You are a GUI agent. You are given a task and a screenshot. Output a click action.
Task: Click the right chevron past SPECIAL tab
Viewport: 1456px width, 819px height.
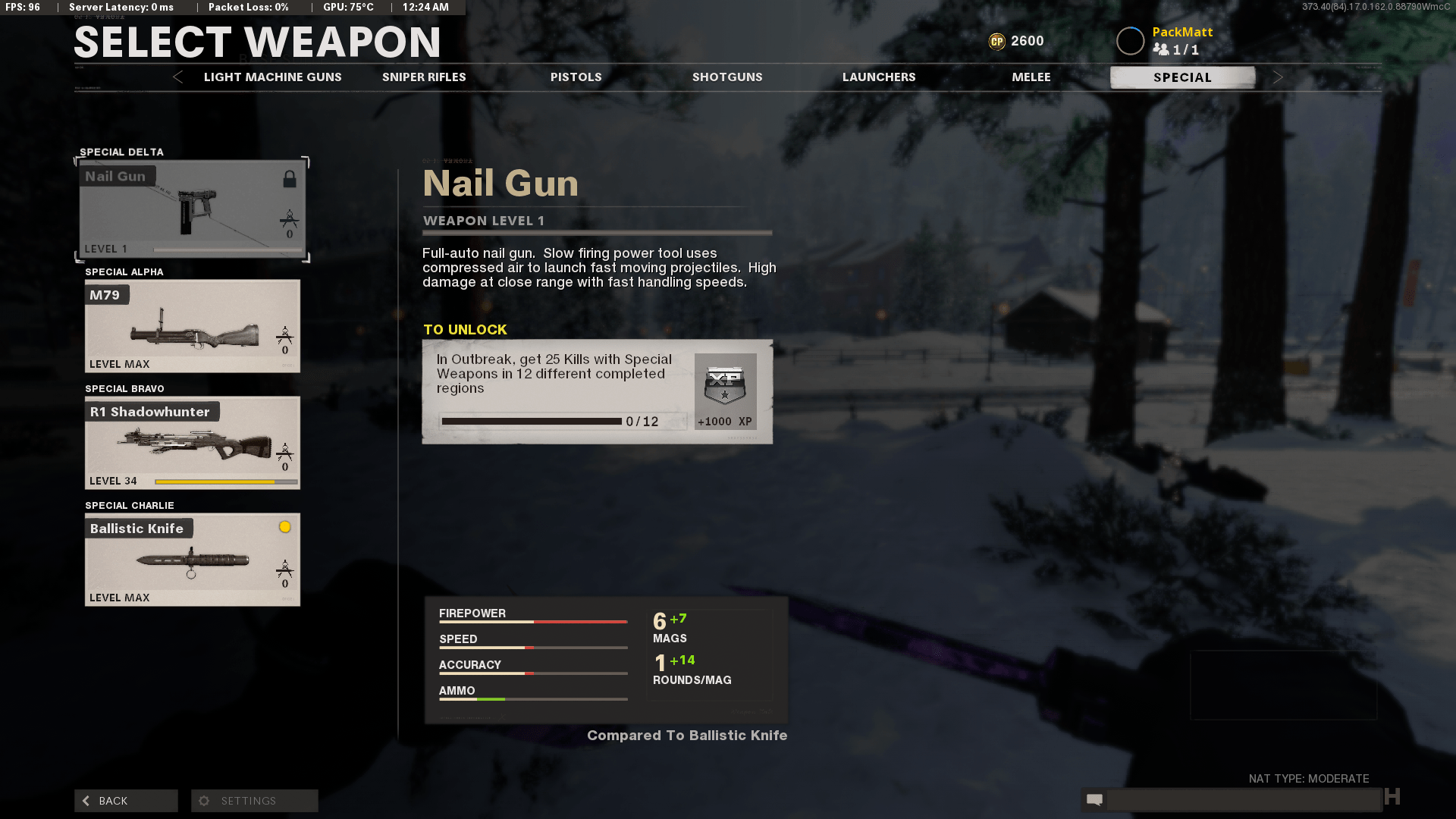[x=1279, y=77]
